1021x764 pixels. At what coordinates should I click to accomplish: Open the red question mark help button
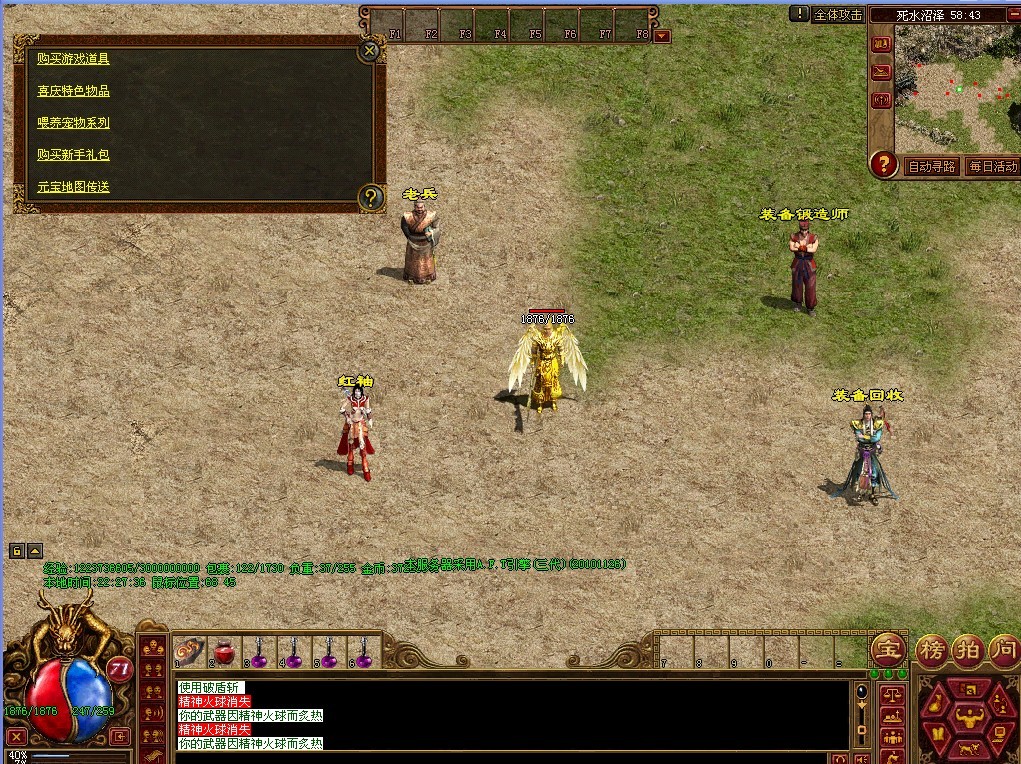tap(883, 165)
